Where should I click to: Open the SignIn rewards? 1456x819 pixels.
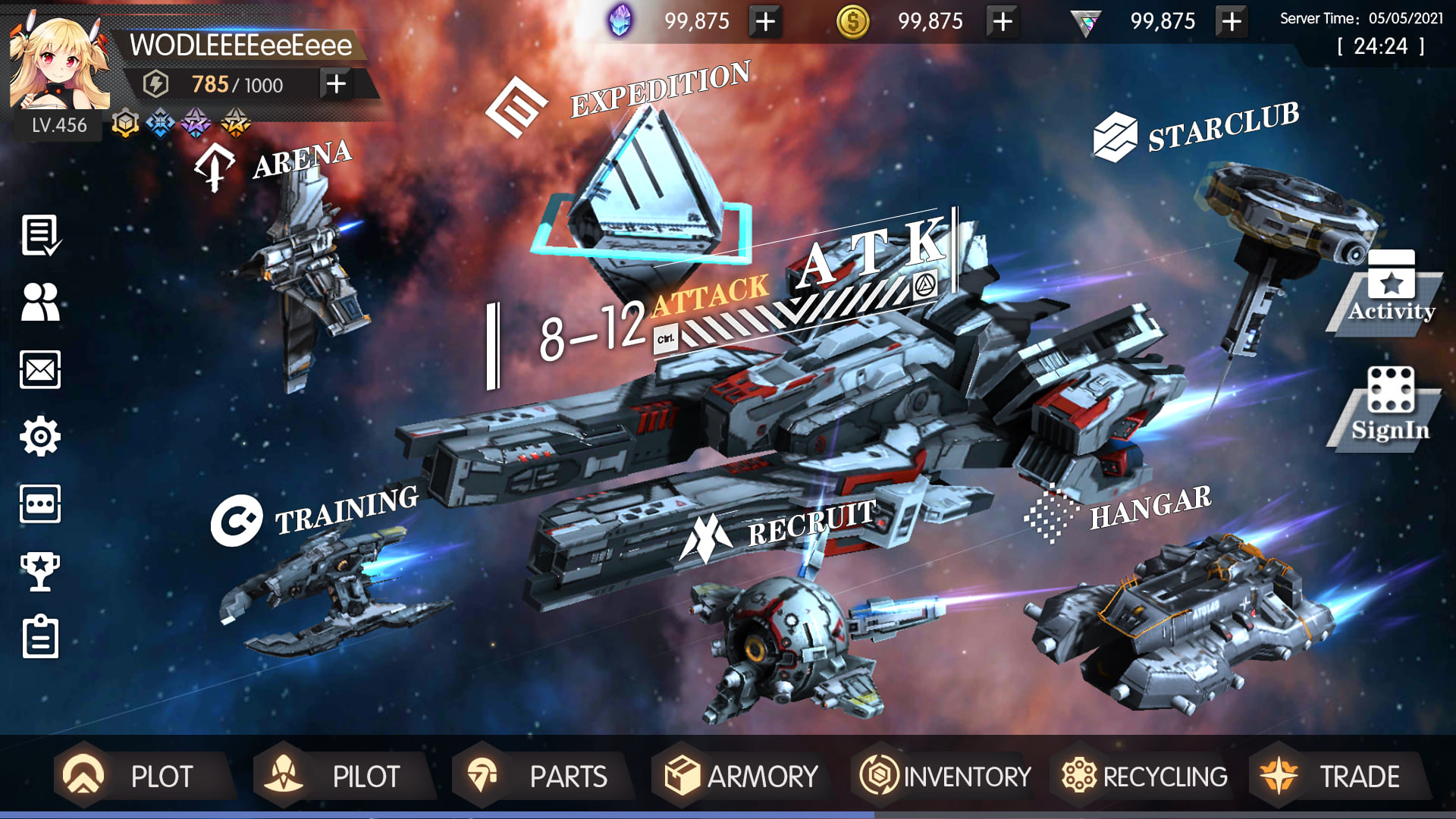(1390, 406)
